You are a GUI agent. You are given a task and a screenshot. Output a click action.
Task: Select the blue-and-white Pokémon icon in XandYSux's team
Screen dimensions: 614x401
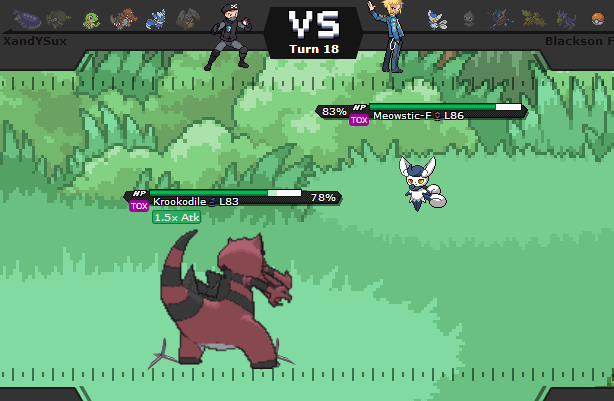[155, 17]
